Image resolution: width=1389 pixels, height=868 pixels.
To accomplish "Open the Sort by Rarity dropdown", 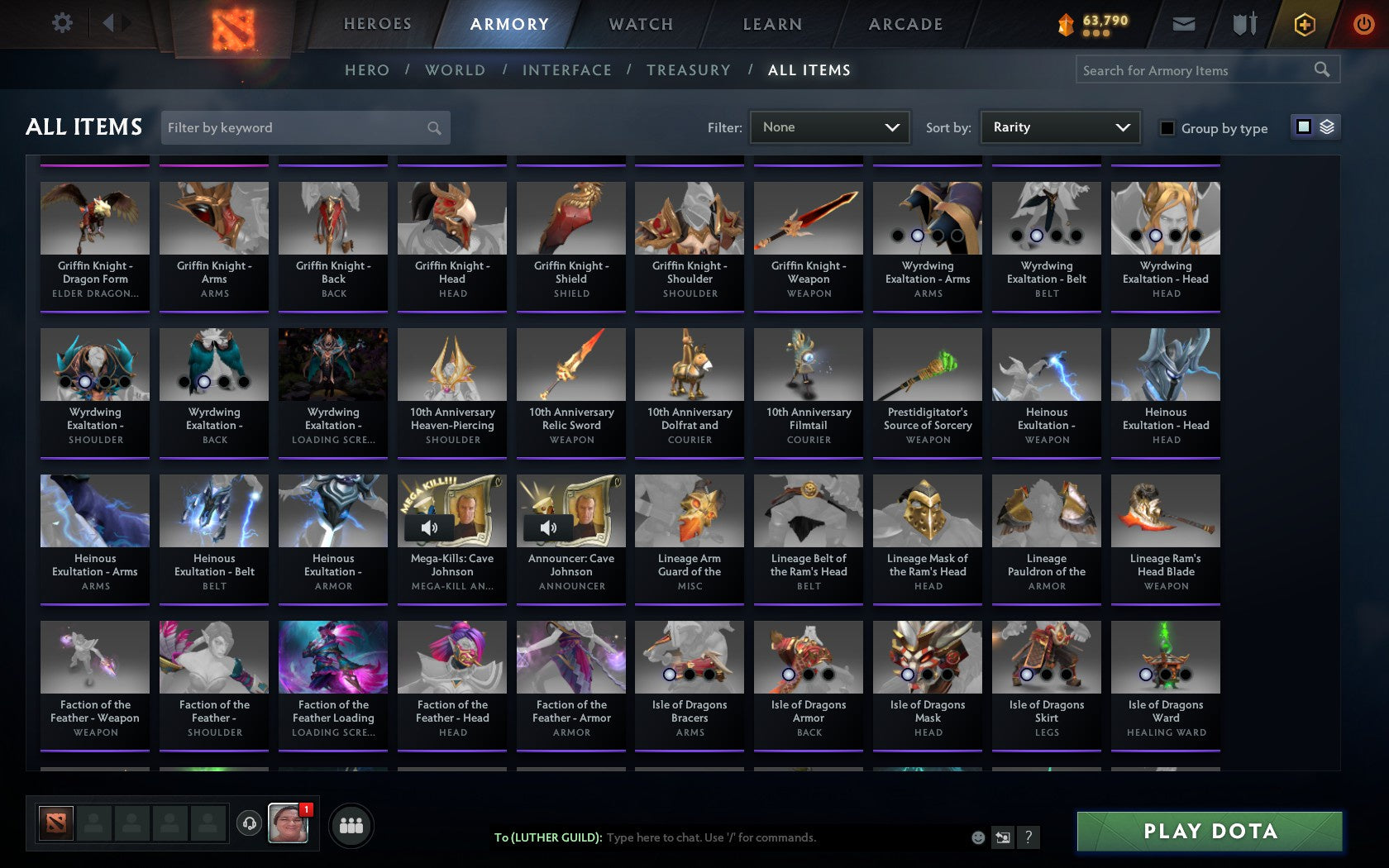I will pyautogui.click(x=1059, y=127).
